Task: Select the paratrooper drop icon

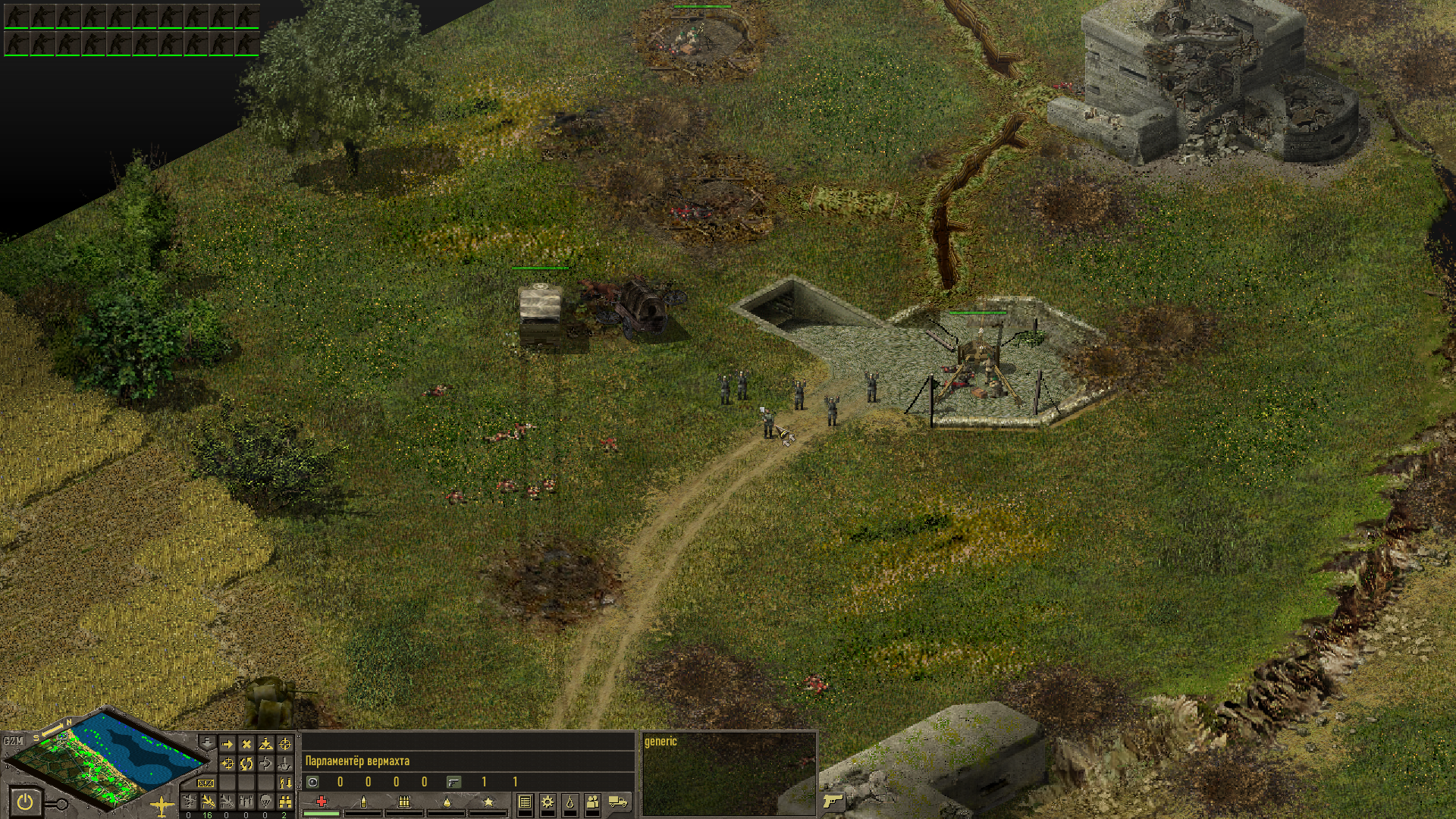Action: tap(265, 802)
